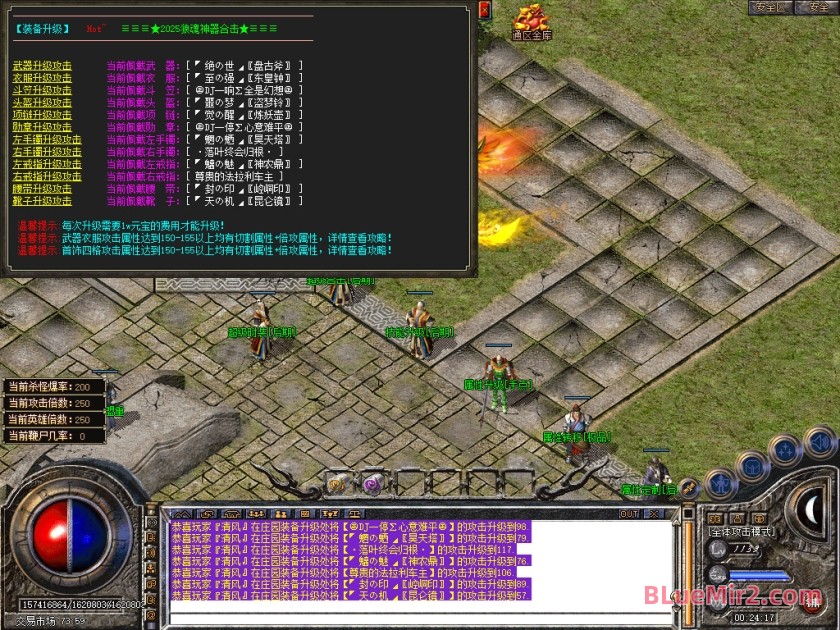Image resolution: width=840 pixels, height=630 pixels.
Task: Use the purple orb belt item
Action: 371,484
